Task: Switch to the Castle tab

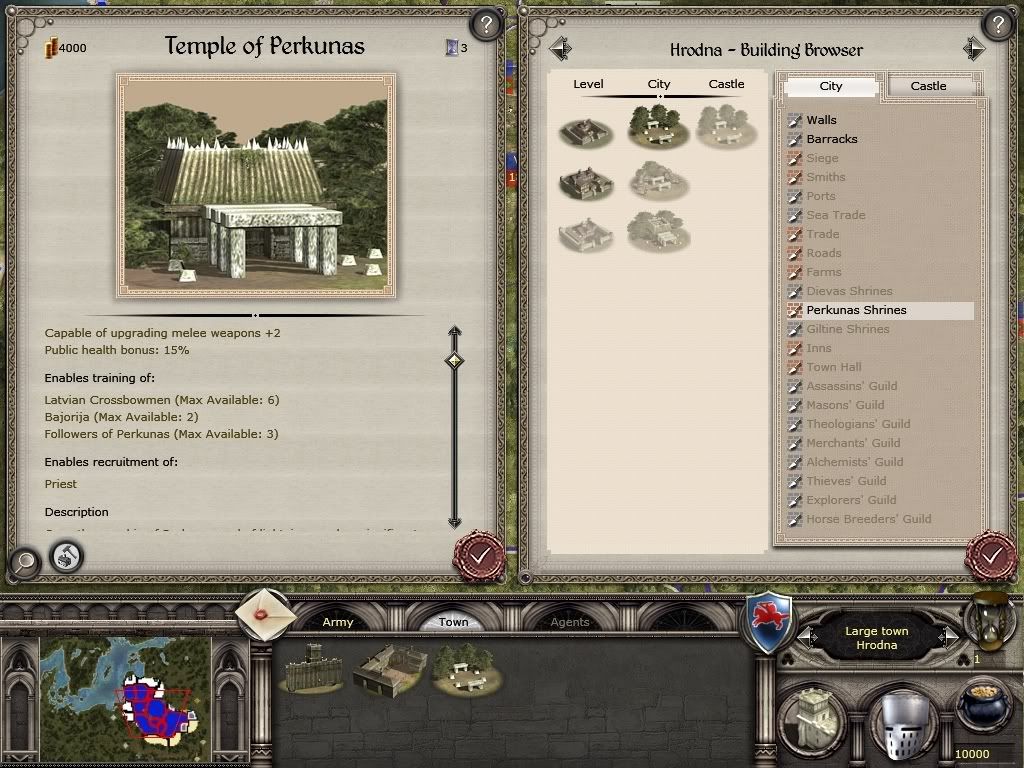Action: pos(927,86)
